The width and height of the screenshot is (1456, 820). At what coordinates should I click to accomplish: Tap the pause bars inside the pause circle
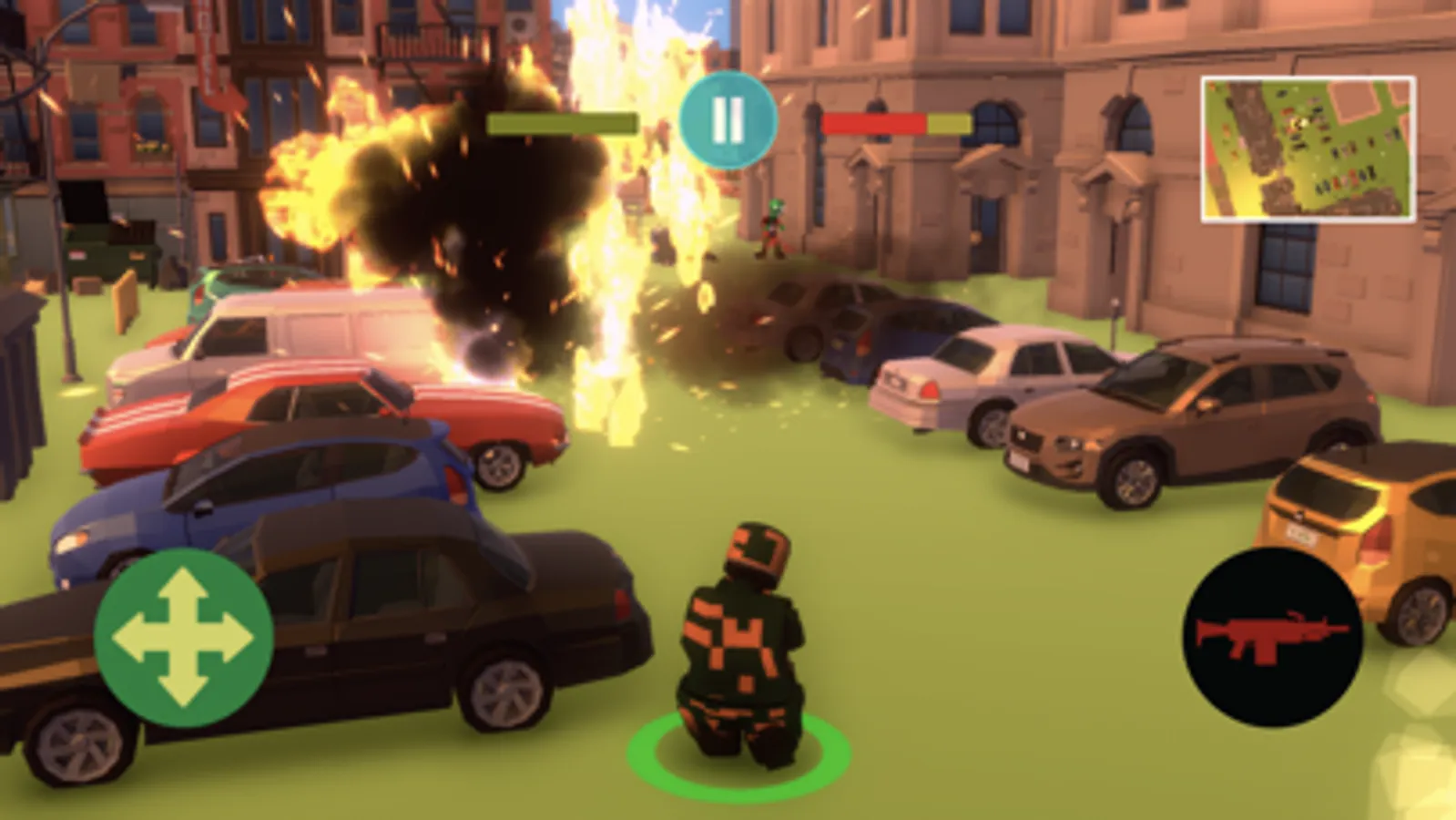click(728, 118)
